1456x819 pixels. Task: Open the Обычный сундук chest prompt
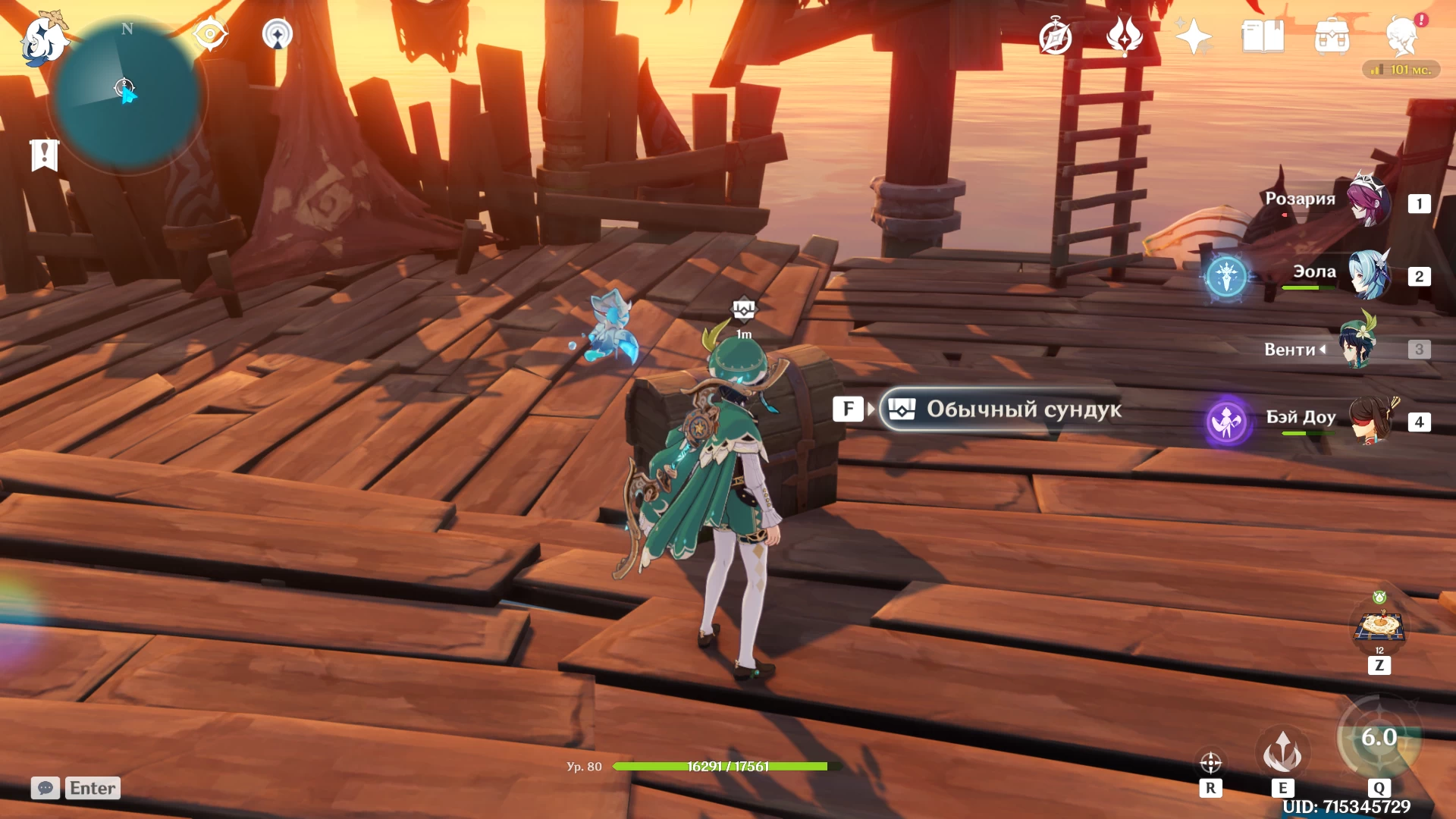click(1001, 409)
